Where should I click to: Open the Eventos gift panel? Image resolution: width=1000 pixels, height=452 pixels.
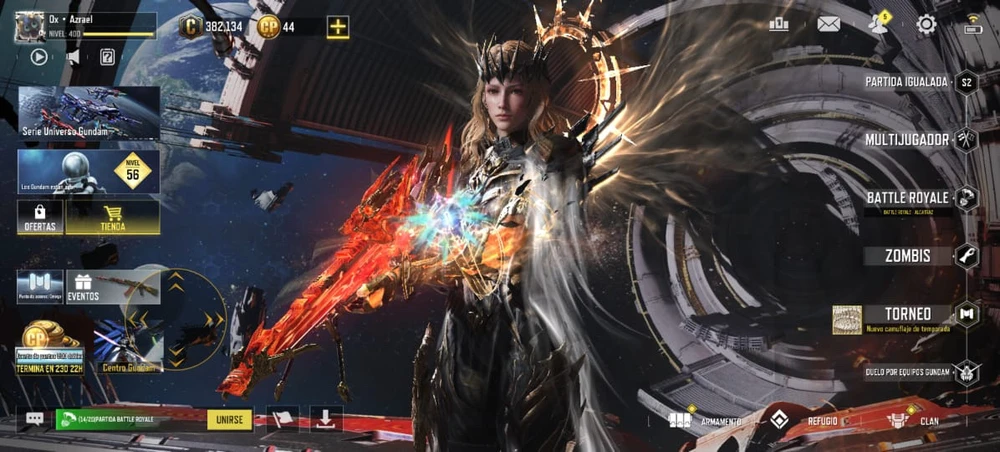(x=82, y=288)
